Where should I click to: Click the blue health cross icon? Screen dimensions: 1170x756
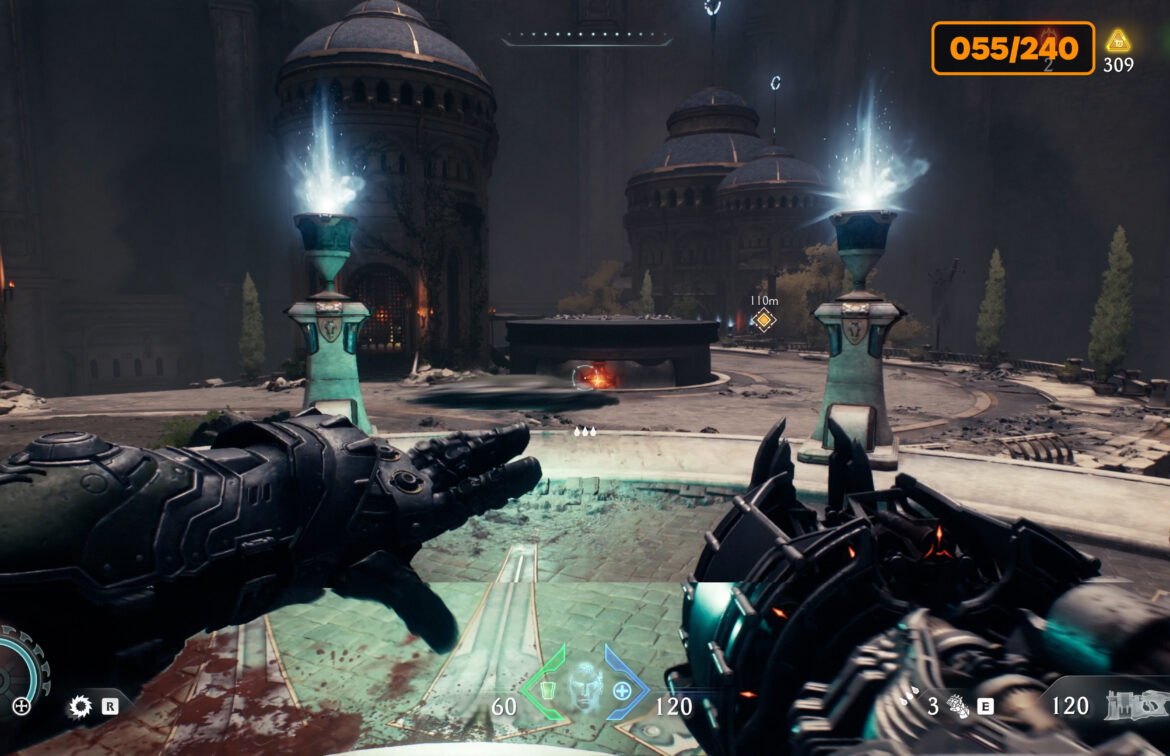coord(622,689)
